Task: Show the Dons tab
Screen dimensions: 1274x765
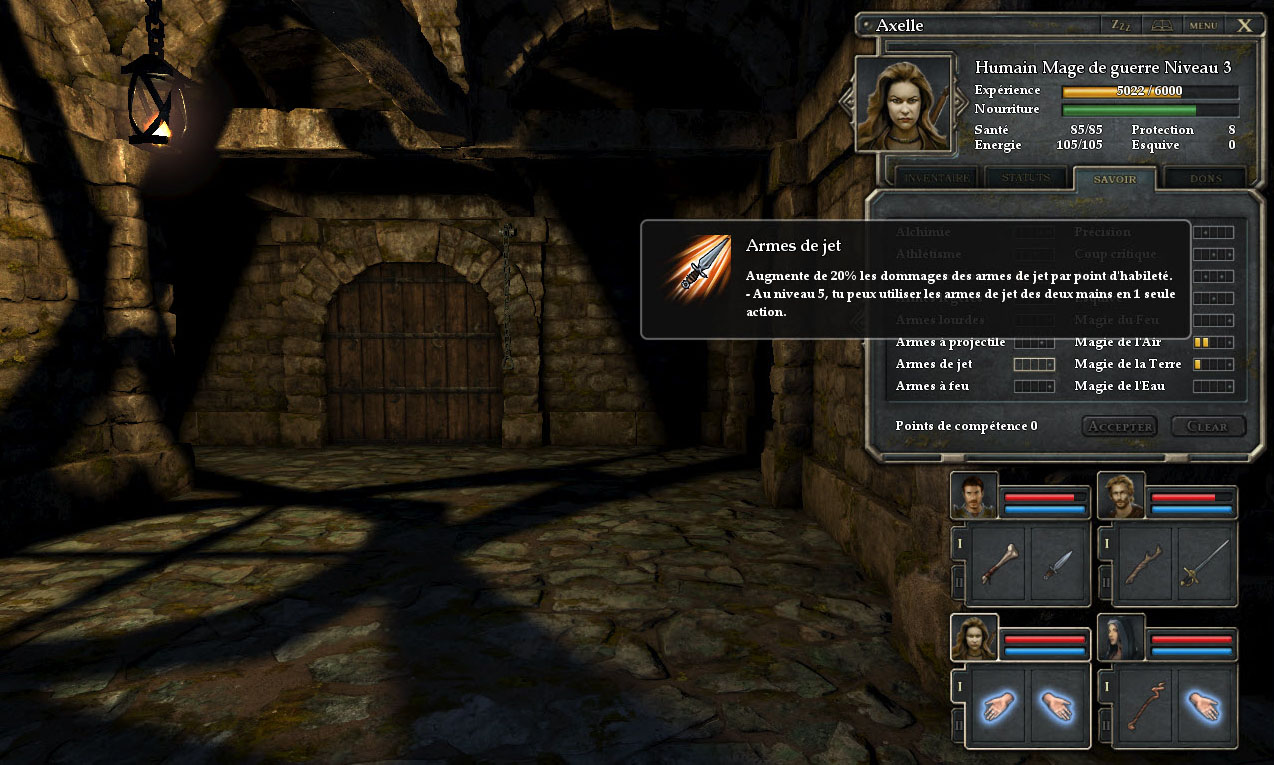Action: click(x=1205, y=179)
